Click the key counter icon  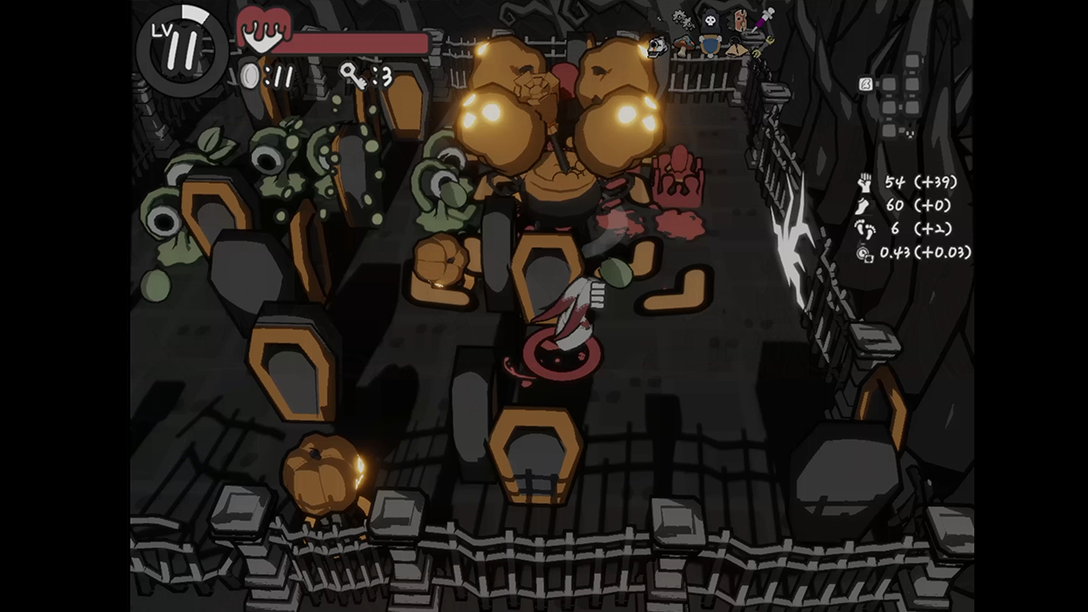353,75
